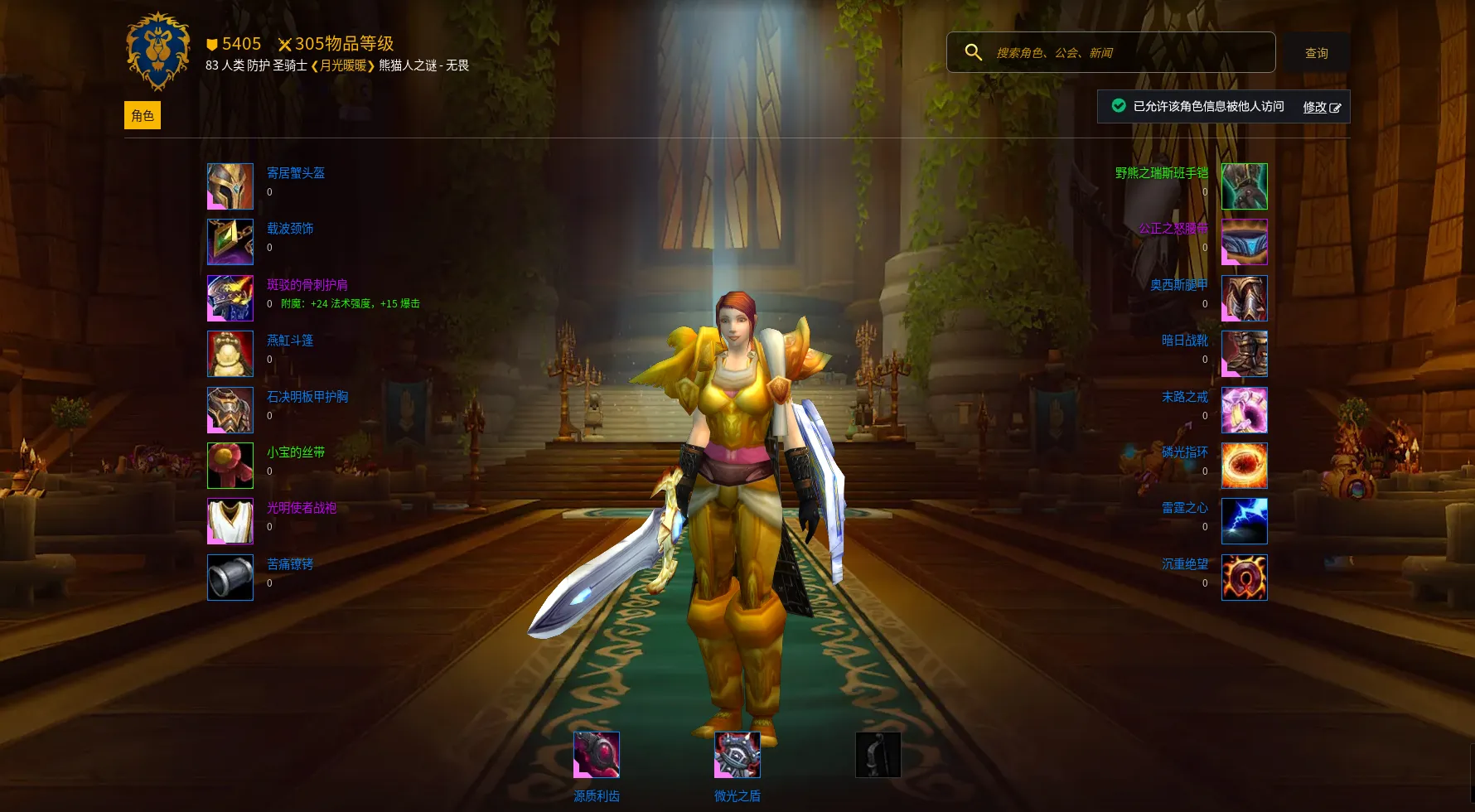Select the 微光之盾 shield slot
This screenshot has width=1475, height=812.
737,755
